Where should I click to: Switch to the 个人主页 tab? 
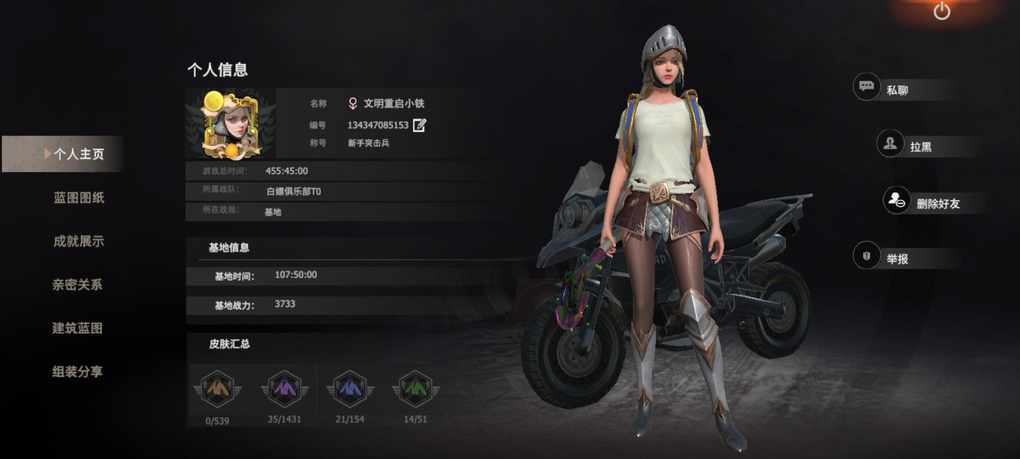coord(78,154)
